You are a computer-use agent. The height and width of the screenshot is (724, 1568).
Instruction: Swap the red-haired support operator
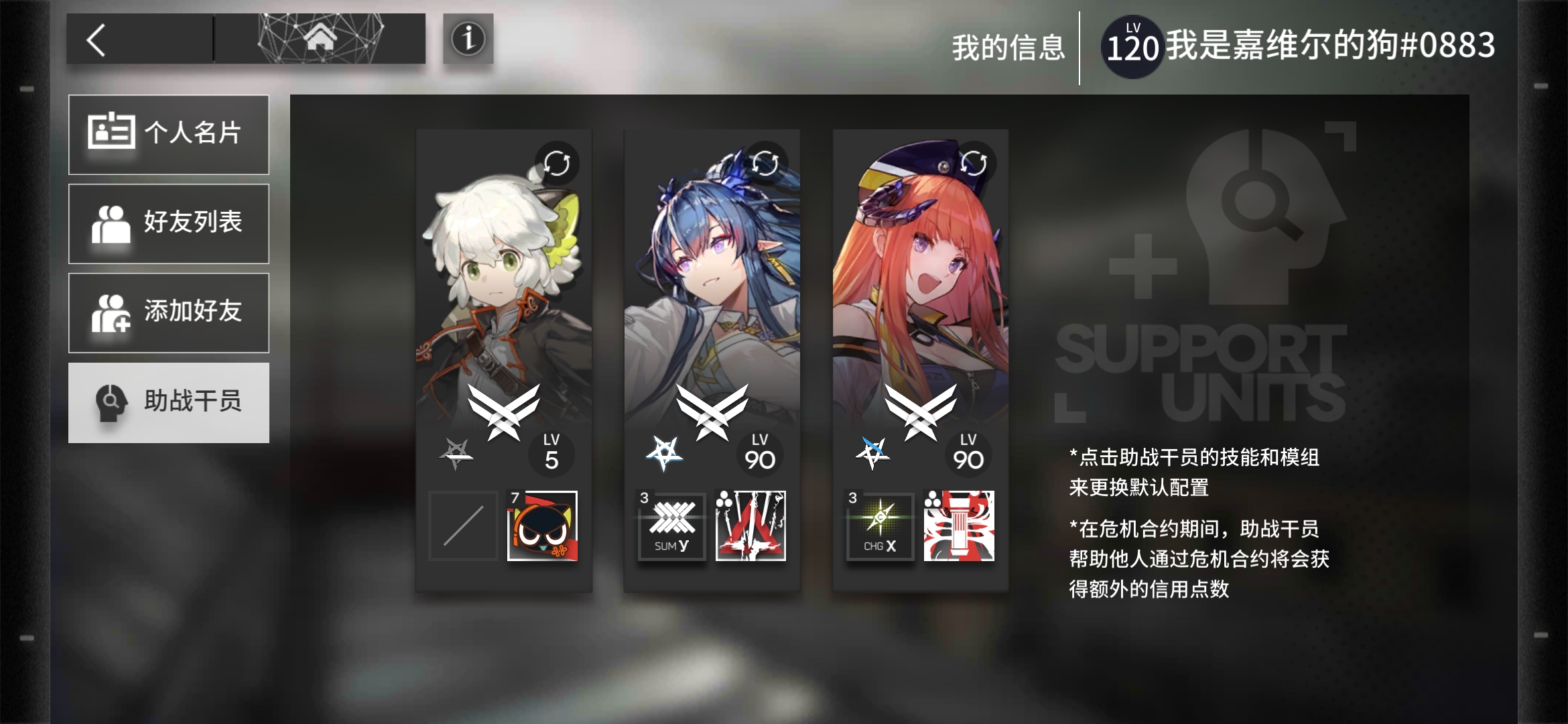(973, 163)
